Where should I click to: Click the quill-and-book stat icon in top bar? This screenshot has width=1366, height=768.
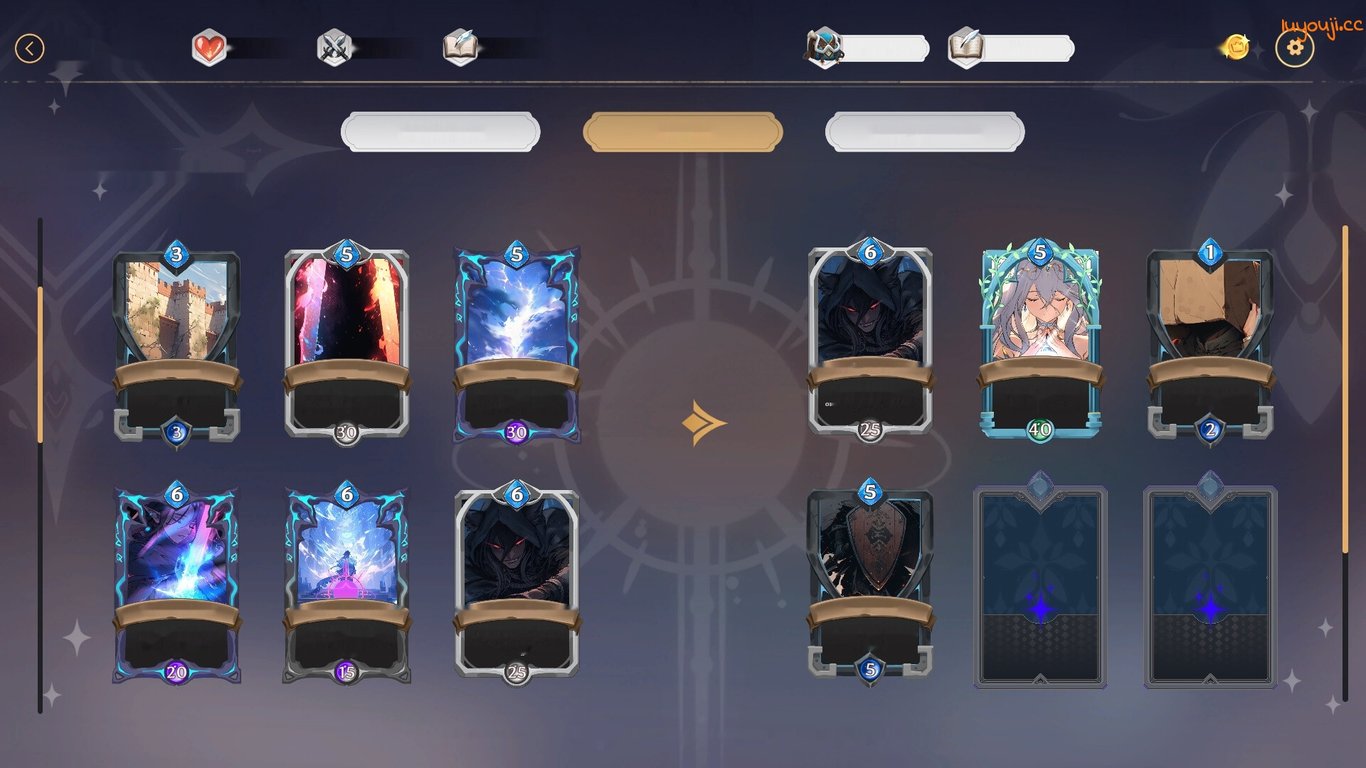coord(459,44)
